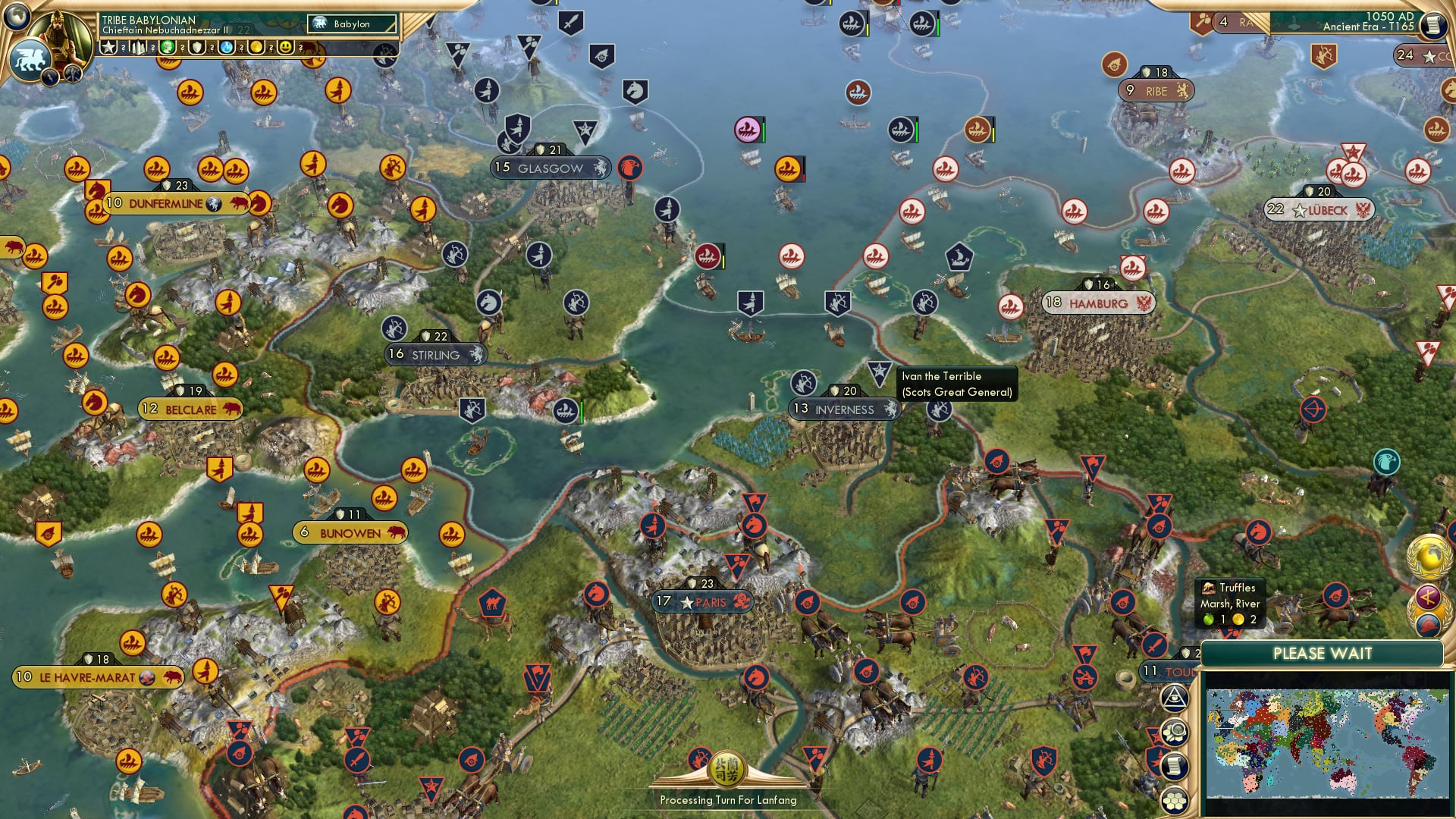Select the Paris city banner

pyautogui.click(x=701, y=602)
